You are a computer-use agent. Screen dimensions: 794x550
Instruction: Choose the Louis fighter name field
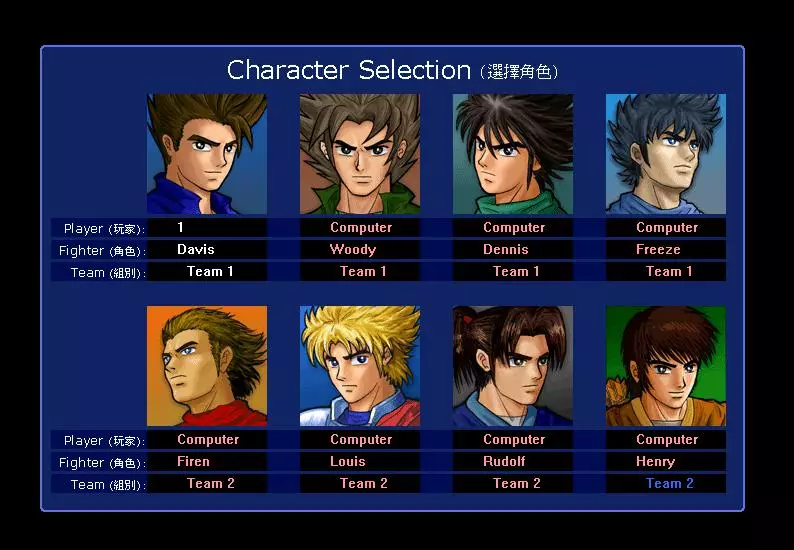pos(360,462)
